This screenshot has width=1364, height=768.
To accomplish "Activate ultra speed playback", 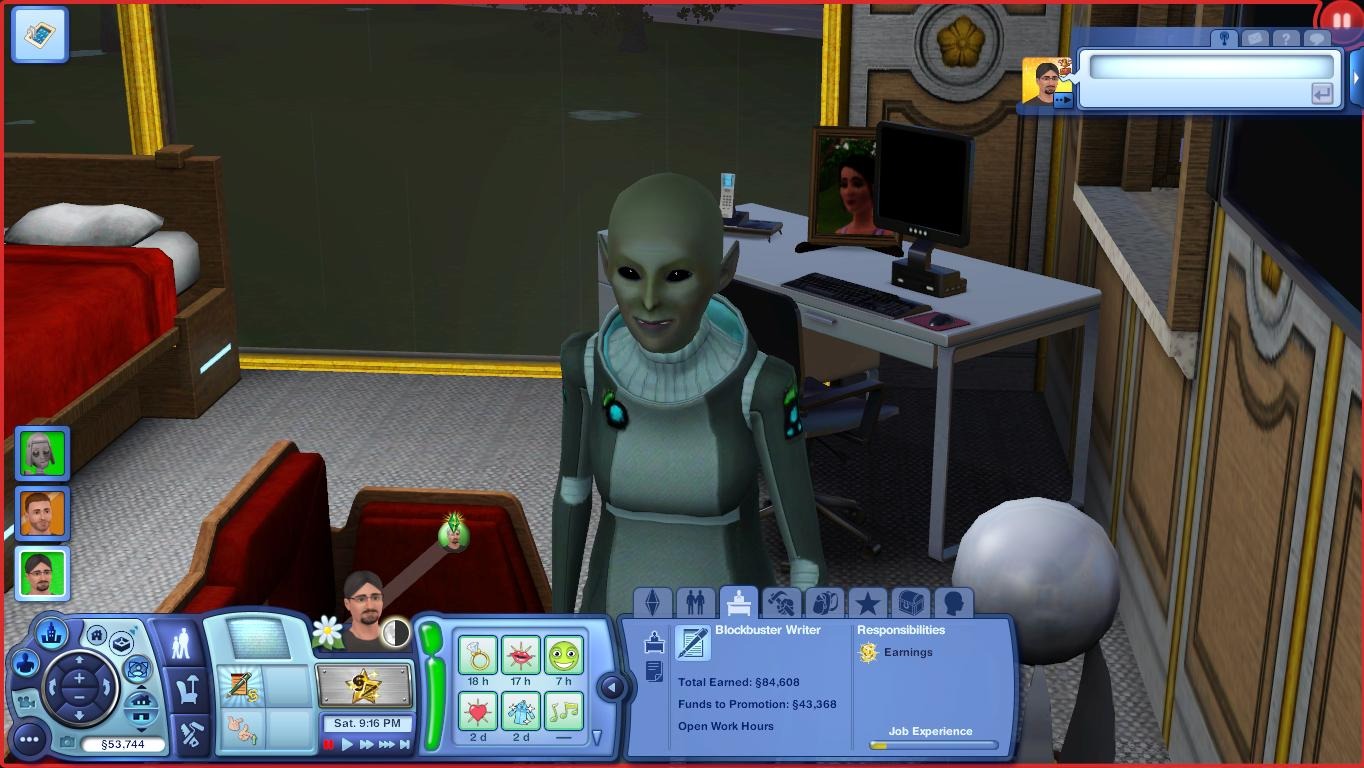I will [387, 744].
